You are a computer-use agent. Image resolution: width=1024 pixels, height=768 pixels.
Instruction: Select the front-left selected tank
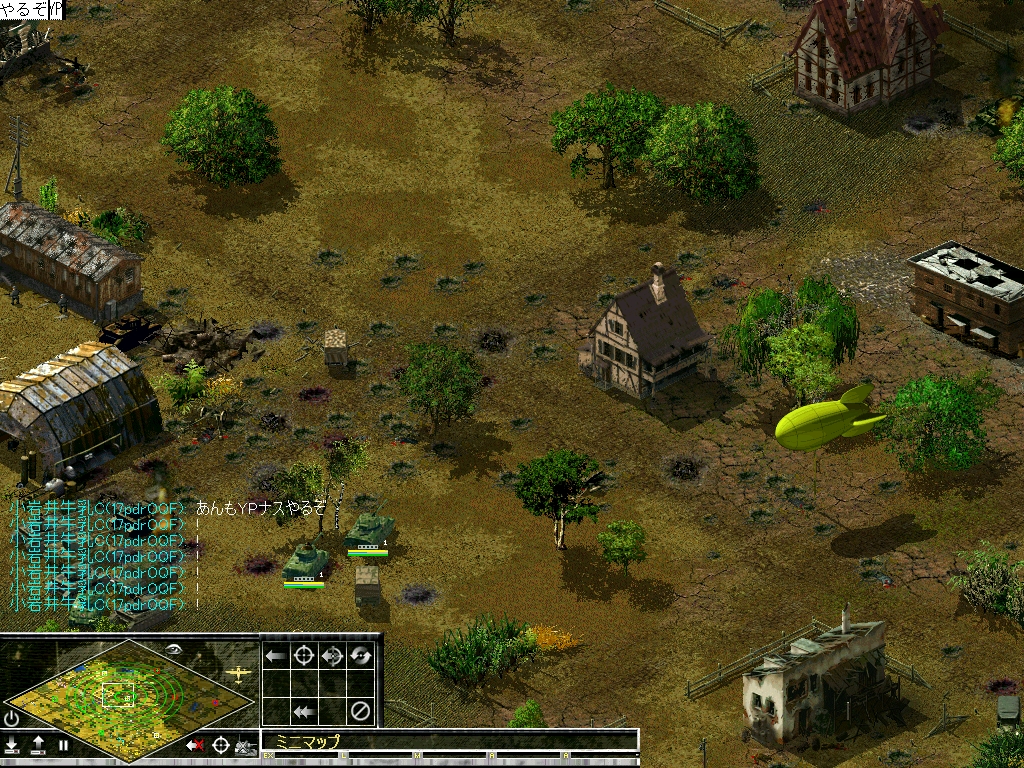304,563
